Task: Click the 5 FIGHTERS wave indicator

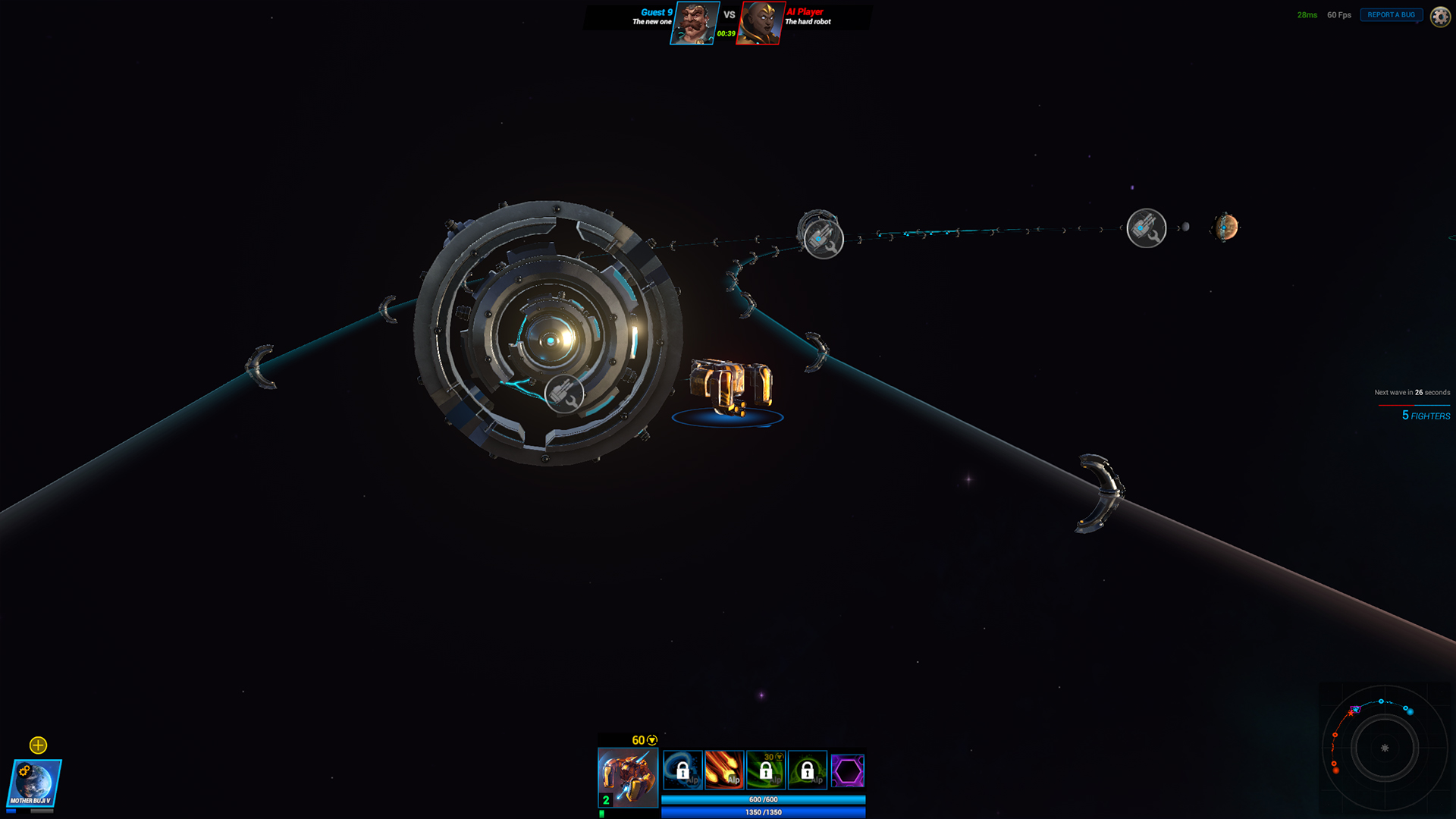Action: [1427, 416]
